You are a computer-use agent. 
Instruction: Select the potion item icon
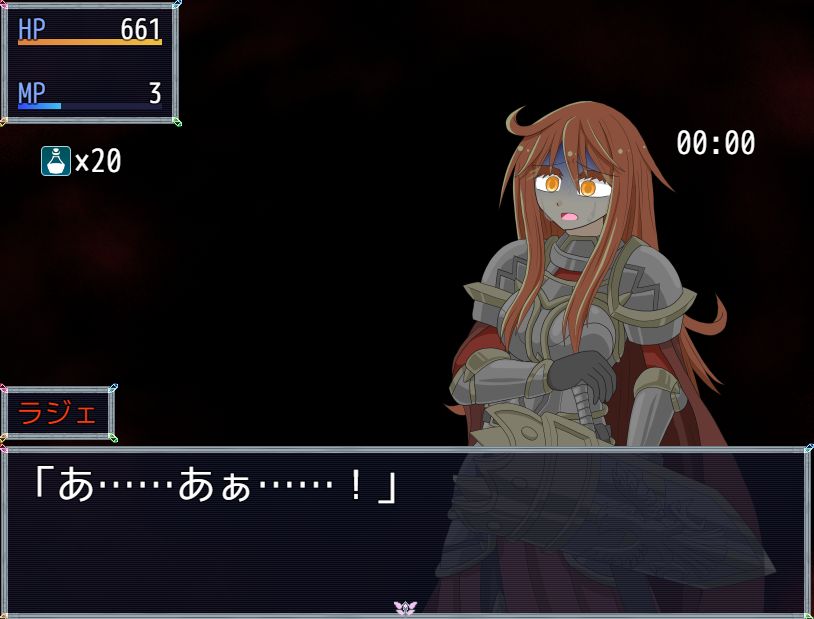tap(56, 161)
